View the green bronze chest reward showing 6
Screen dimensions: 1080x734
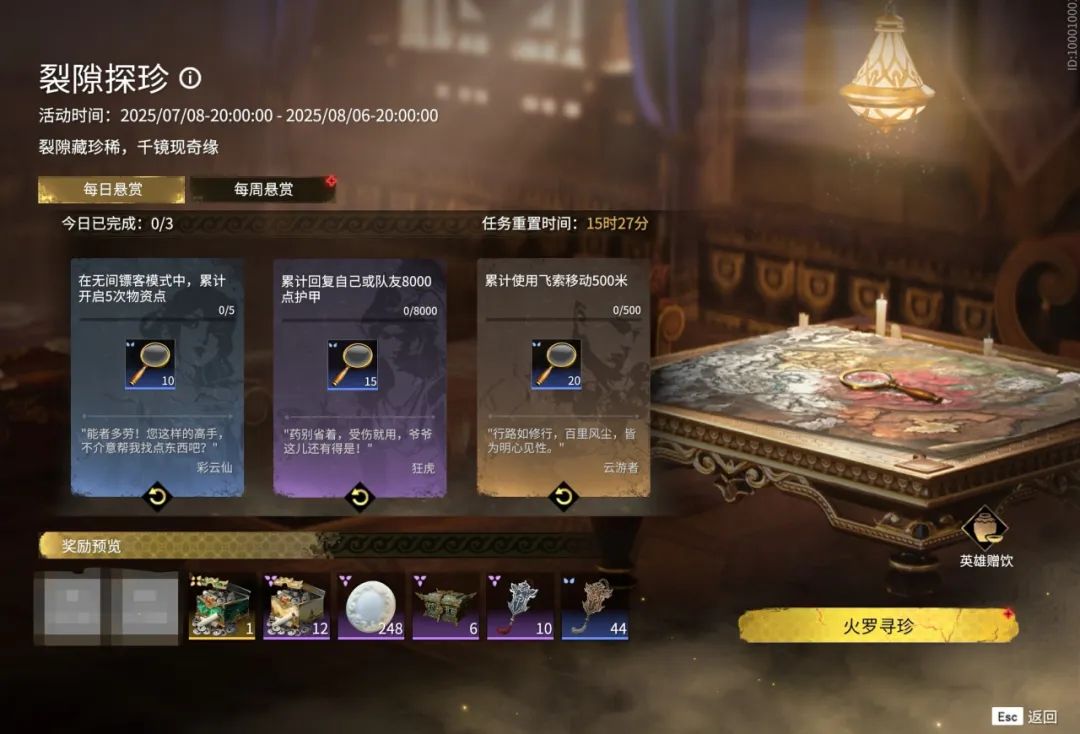click(446, 606)
